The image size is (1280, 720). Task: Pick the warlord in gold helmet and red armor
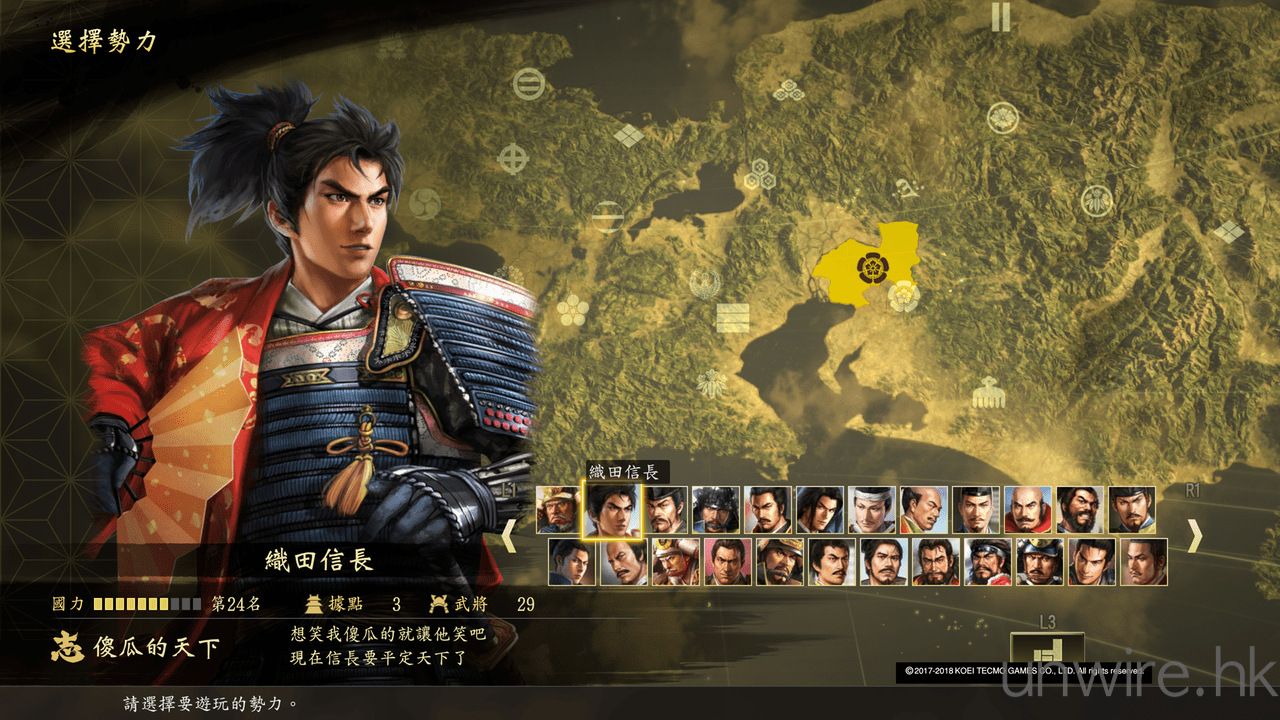[675, 562]
